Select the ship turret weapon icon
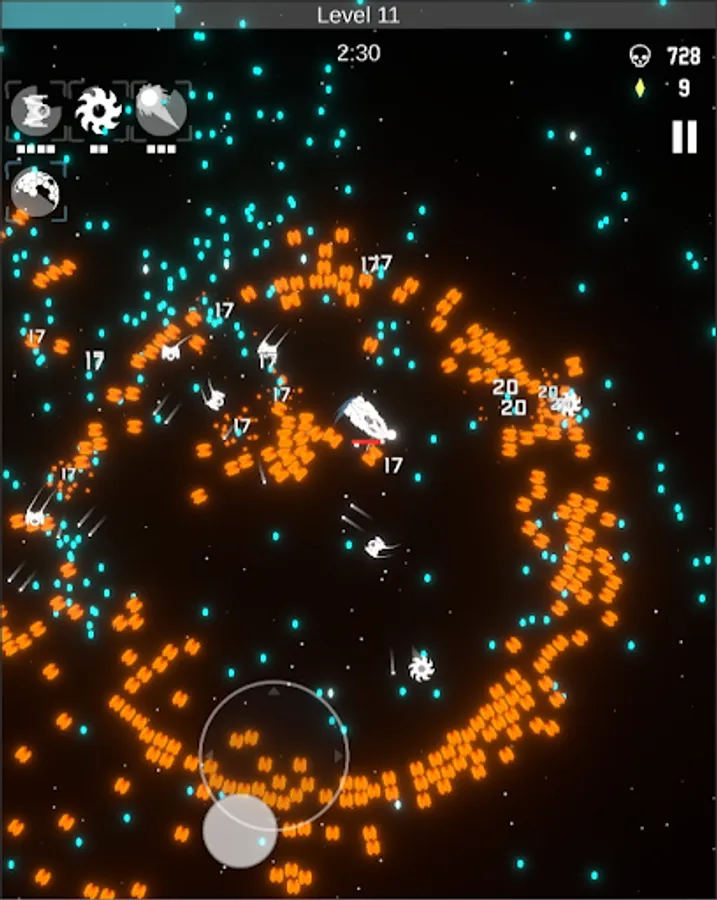The image size is (717, 900). pos(36,110)
